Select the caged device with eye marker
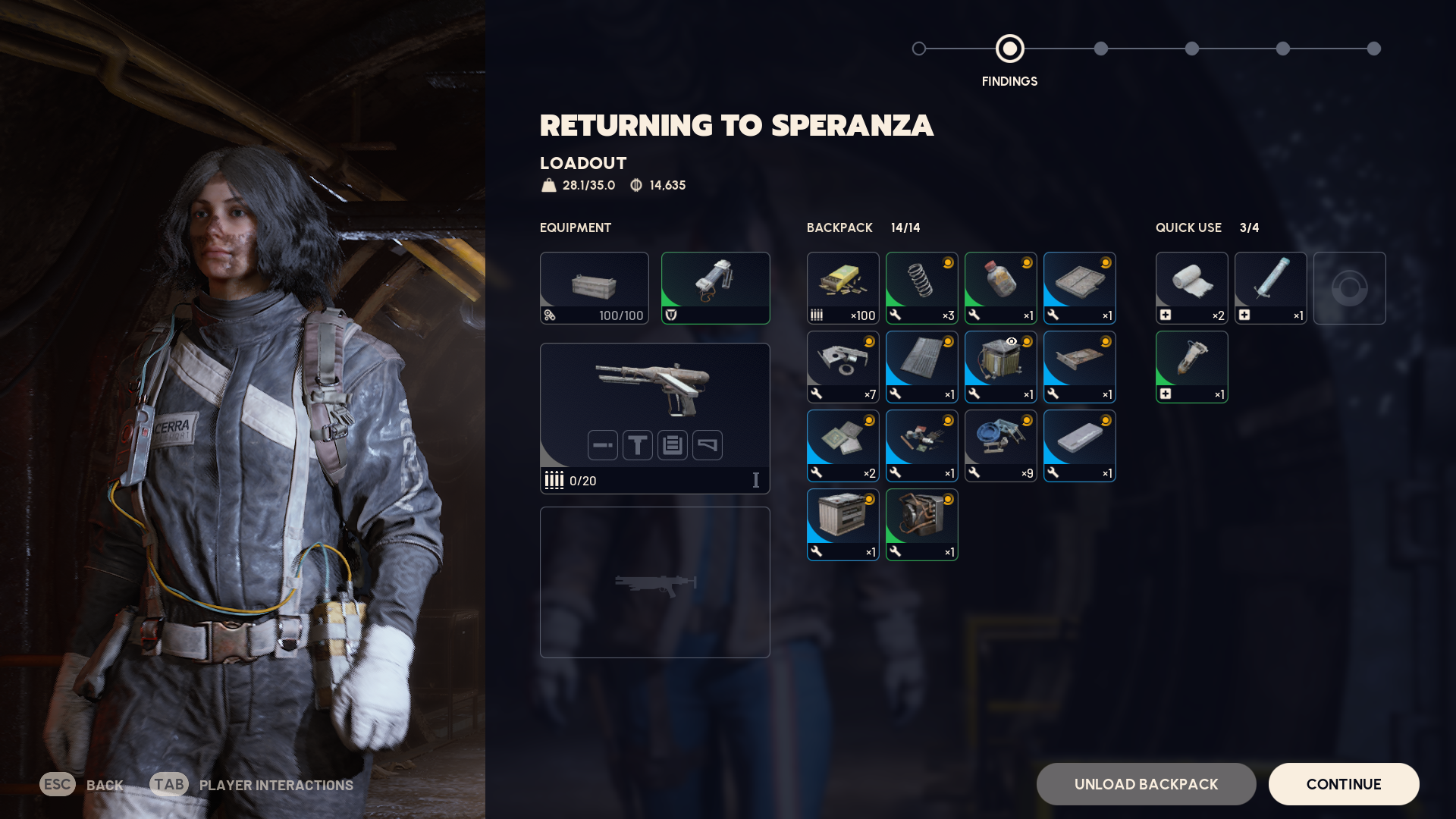The height and width of the screenshot is (819, 1456). (1000, 367)
